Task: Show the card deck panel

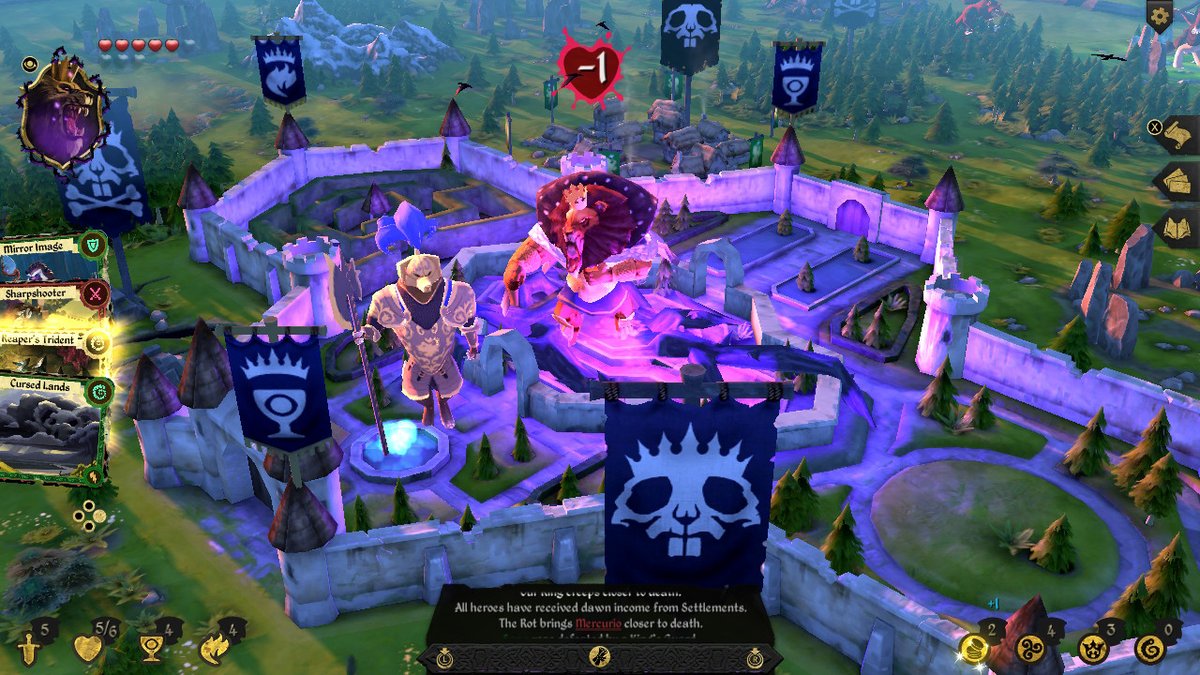Action: [x=1177, y=182]
